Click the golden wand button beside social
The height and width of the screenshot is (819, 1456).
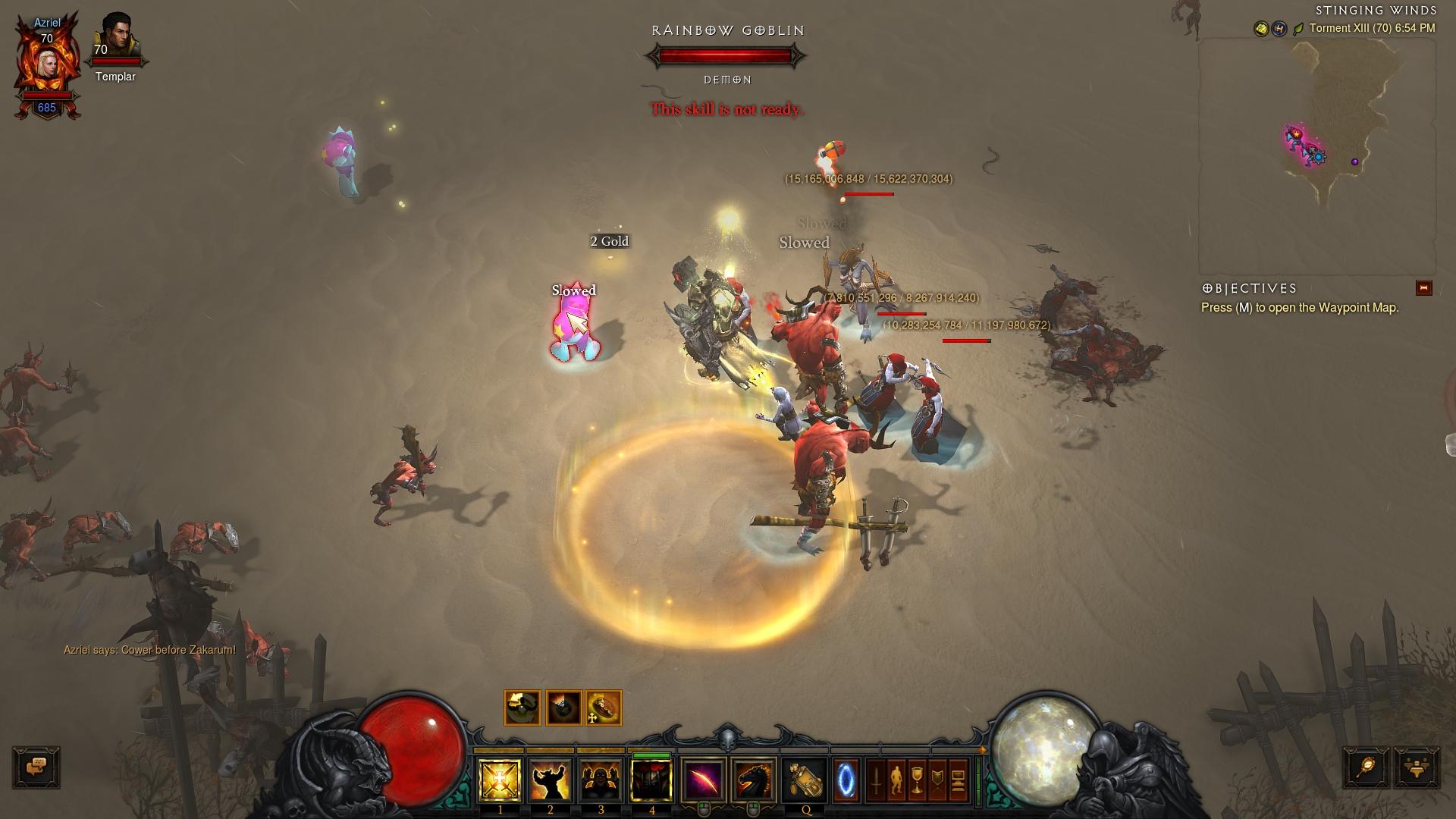coord(1367,767)
